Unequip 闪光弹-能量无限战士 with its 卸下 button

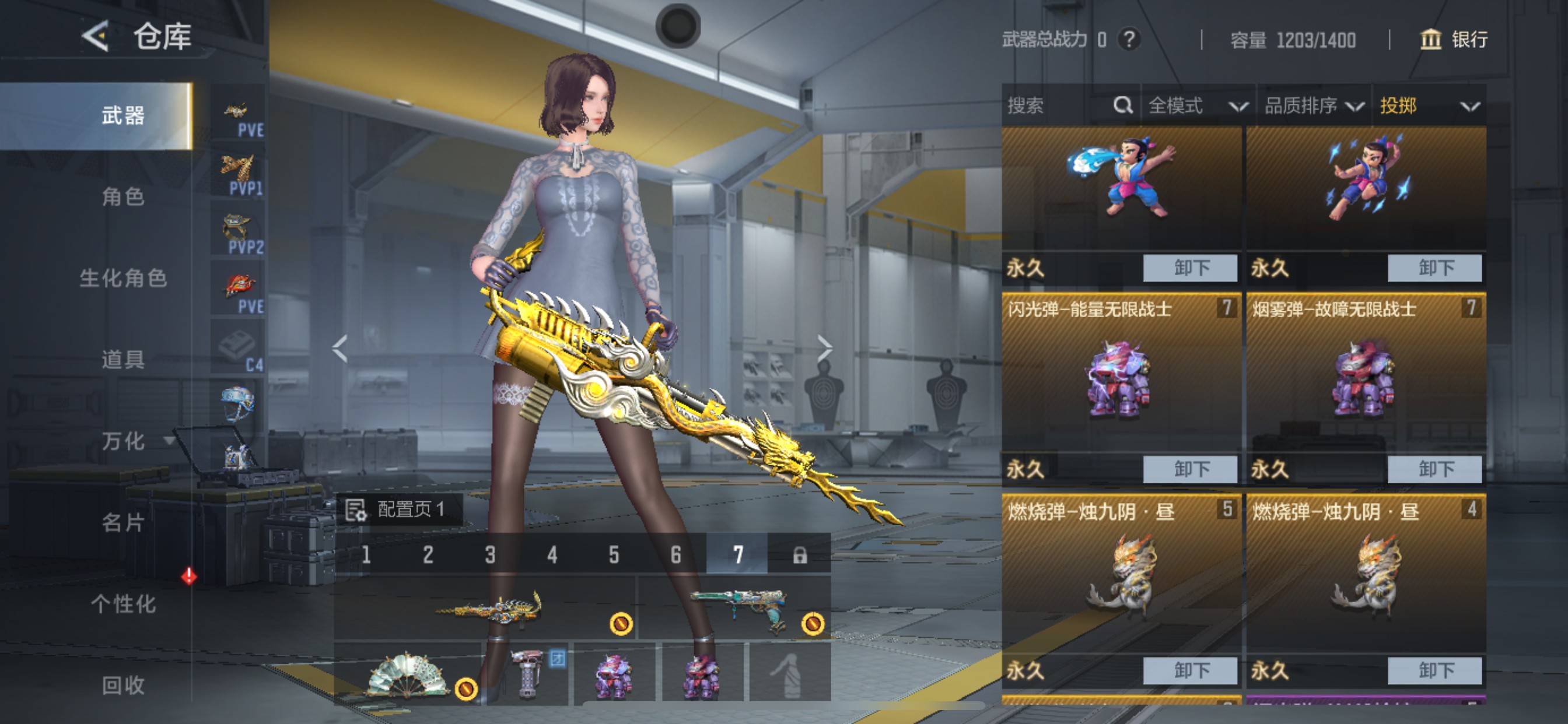[x=1190, y=469]
